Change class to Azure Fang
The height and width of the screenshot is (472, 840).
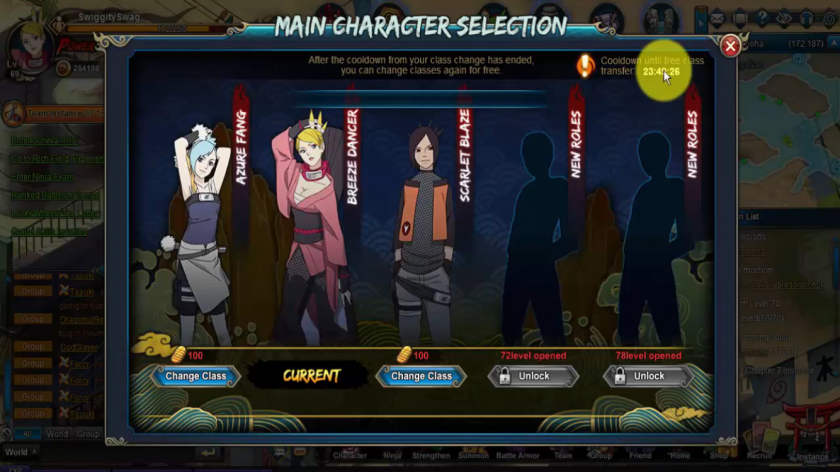tap(195, 376)
